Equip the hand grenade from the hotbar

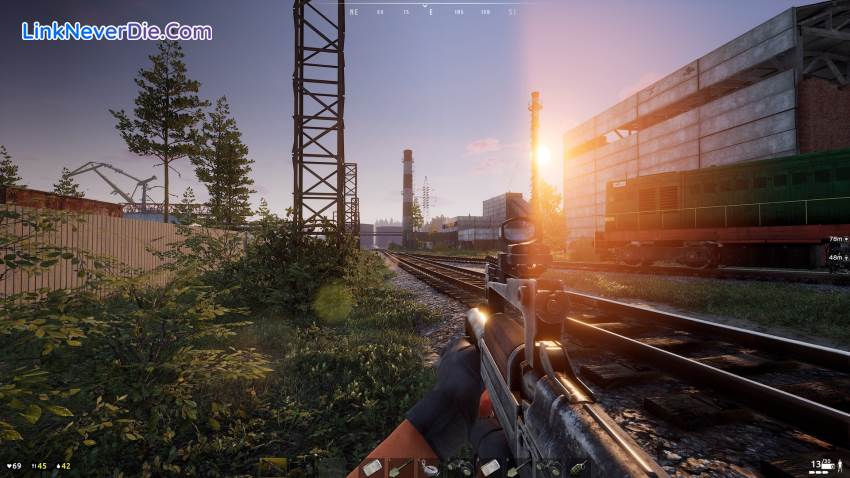coord(579,467)
